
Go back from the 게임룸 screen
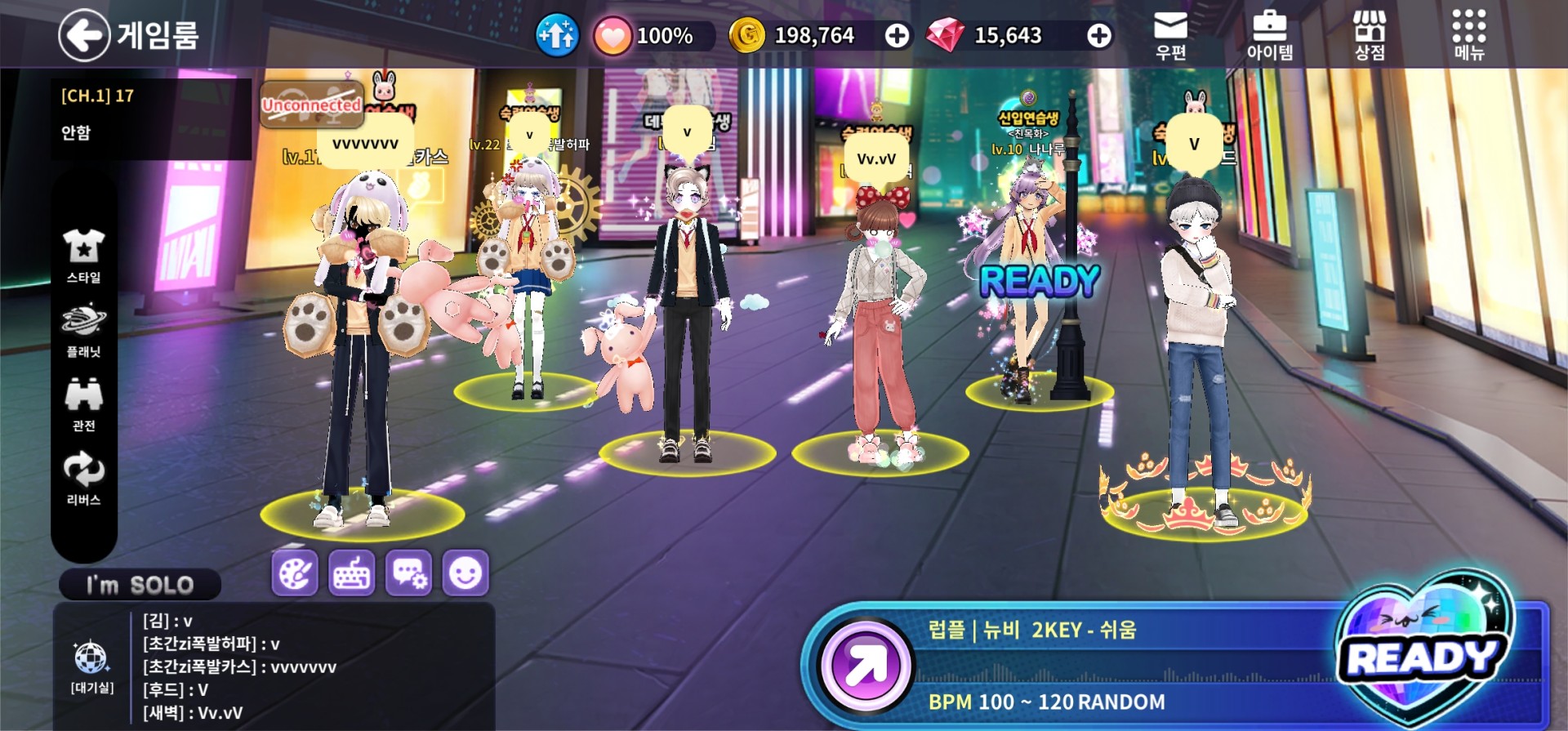[84, 35]
